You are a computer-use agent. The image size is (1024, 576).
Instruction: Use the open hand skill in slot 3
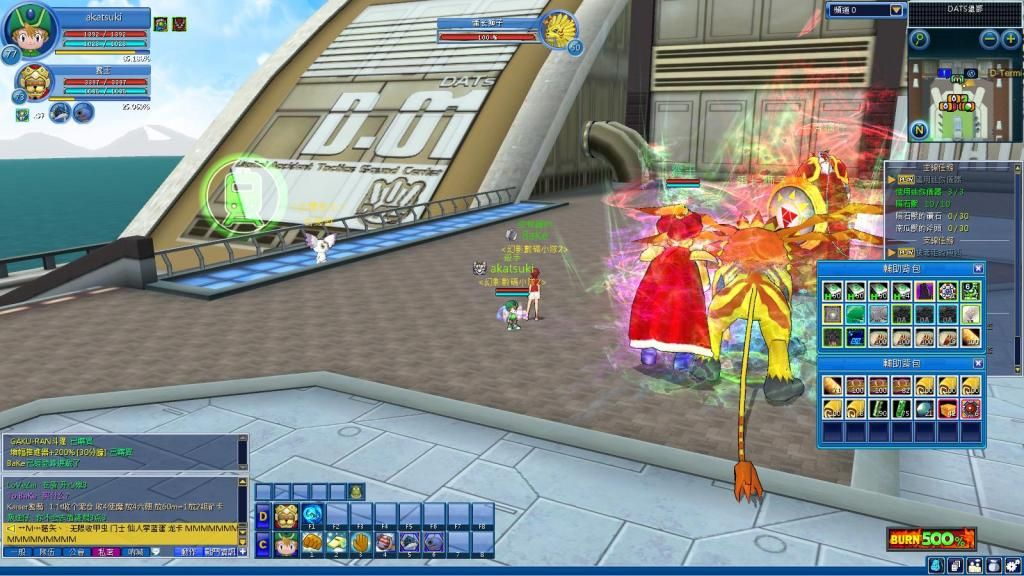[361, 542]
